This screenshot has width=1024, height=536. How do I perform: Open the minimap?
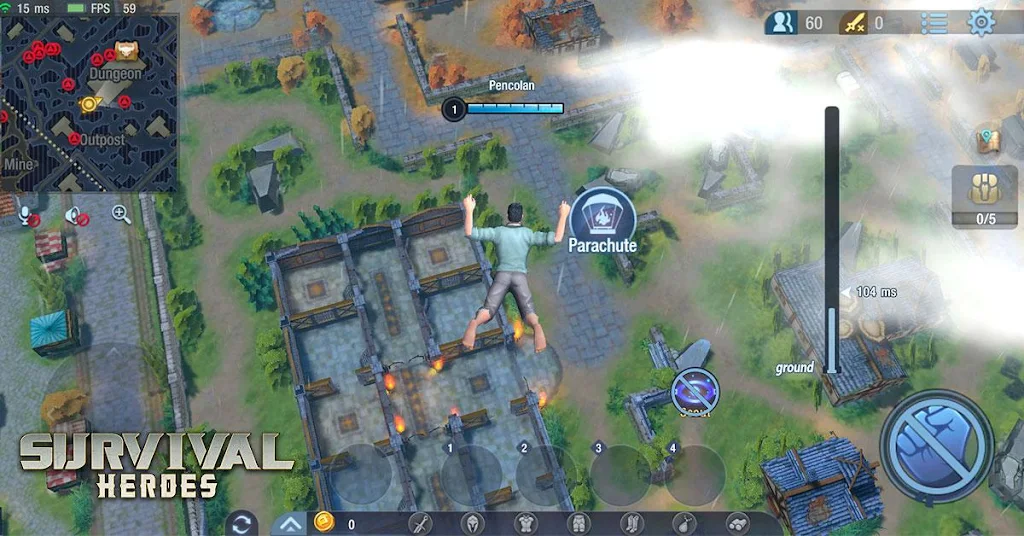point(88,102)
